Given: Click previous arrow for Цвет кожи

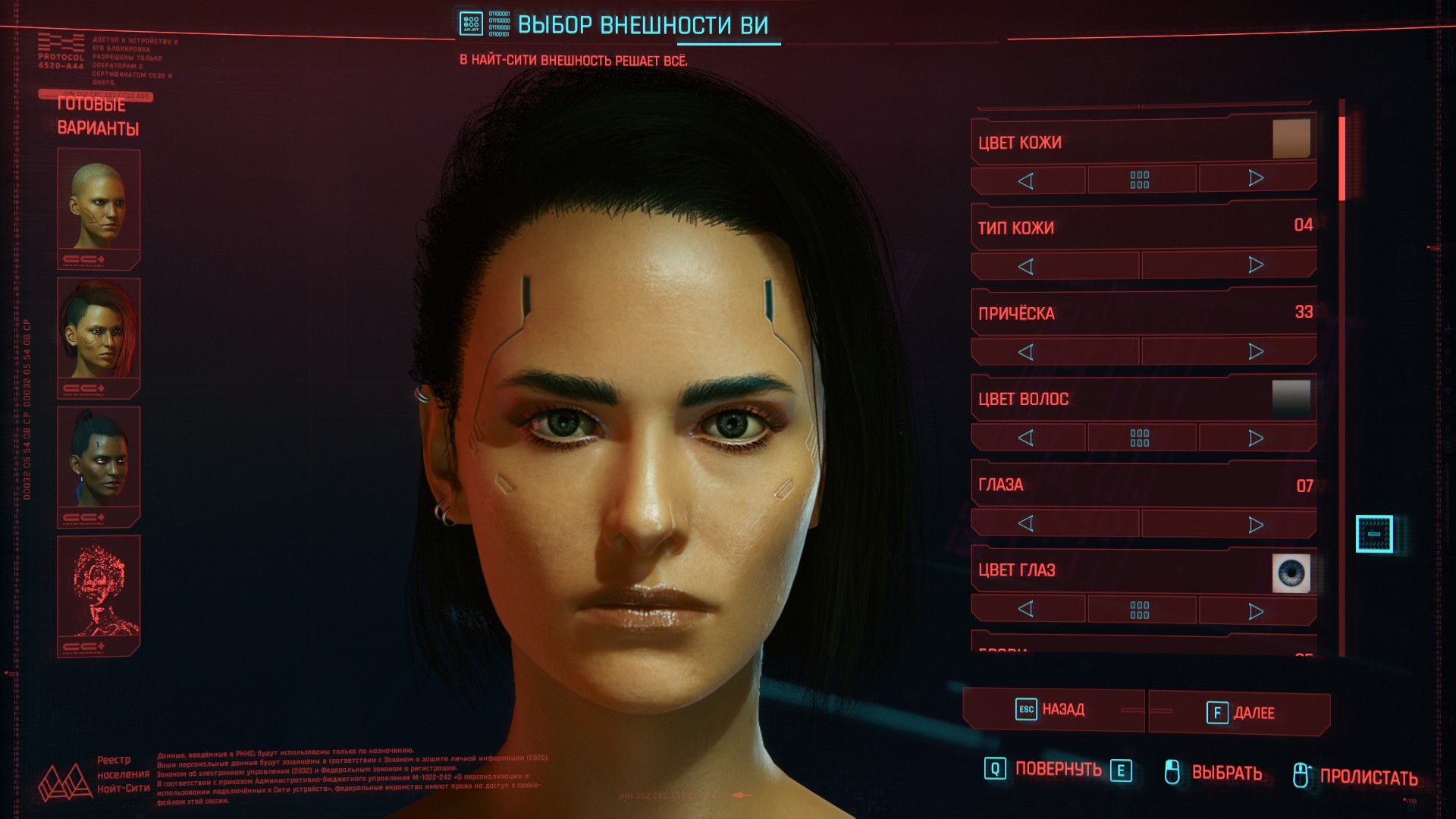Looking at the screenshot, I should [1026, 180].
